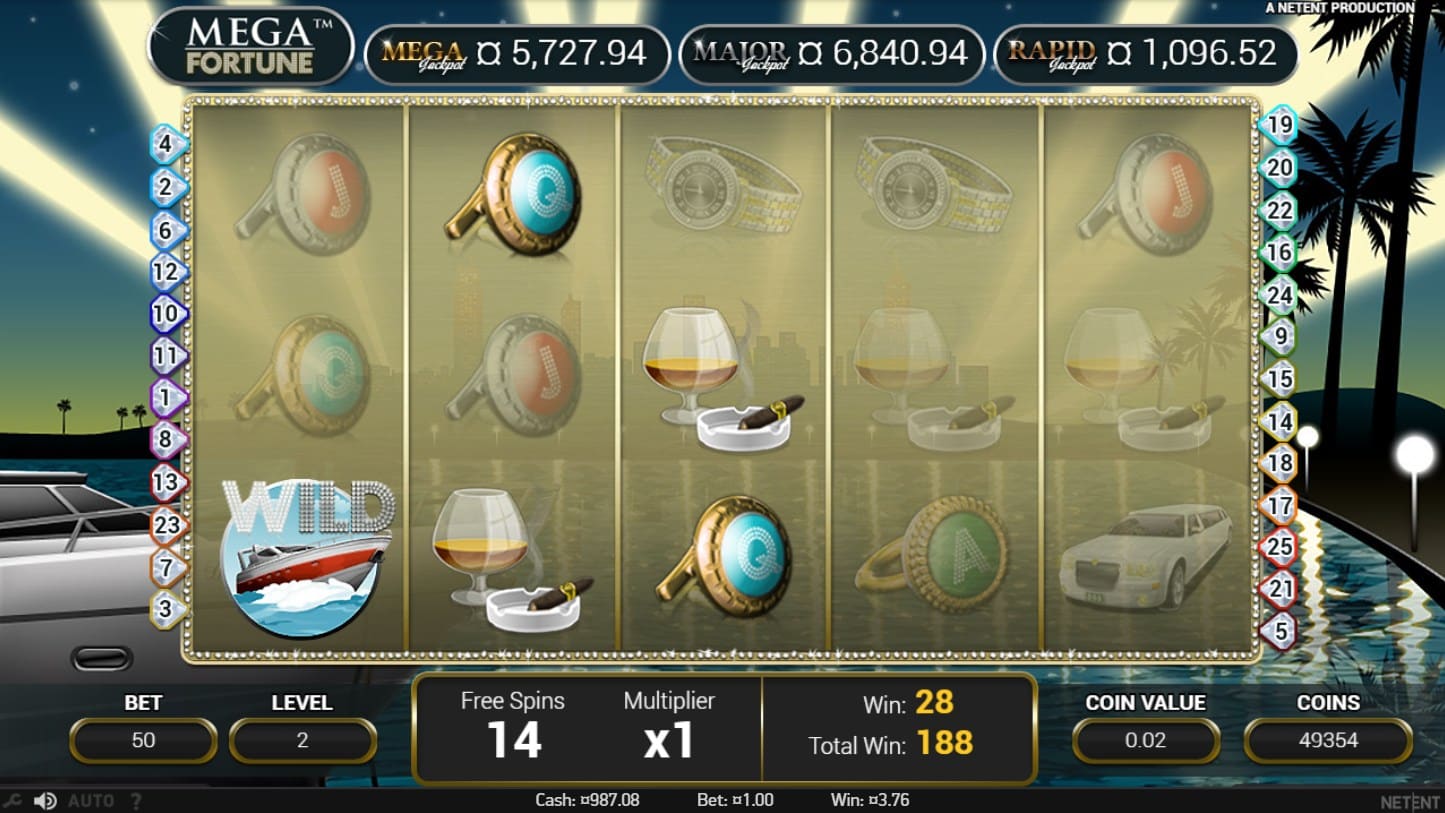Select the LEVEL value field
The width and height of the screenshot is (1445, 813).
(302, 741)
